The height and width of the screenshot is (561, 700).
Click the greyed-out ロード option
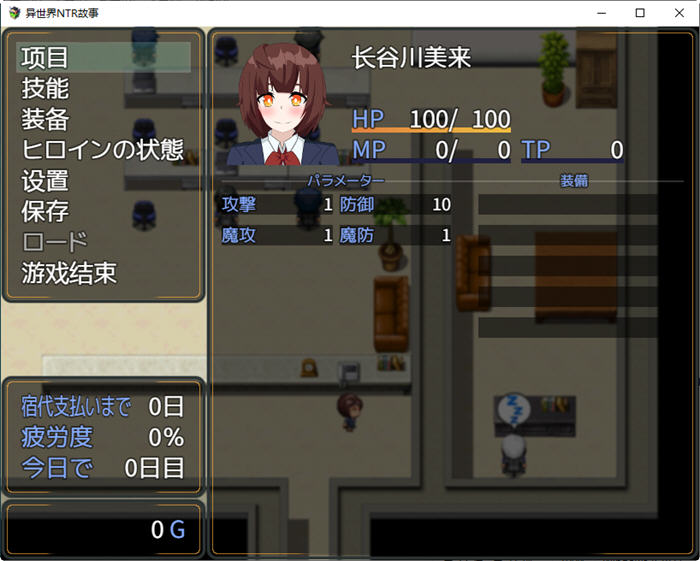[55, 243]
